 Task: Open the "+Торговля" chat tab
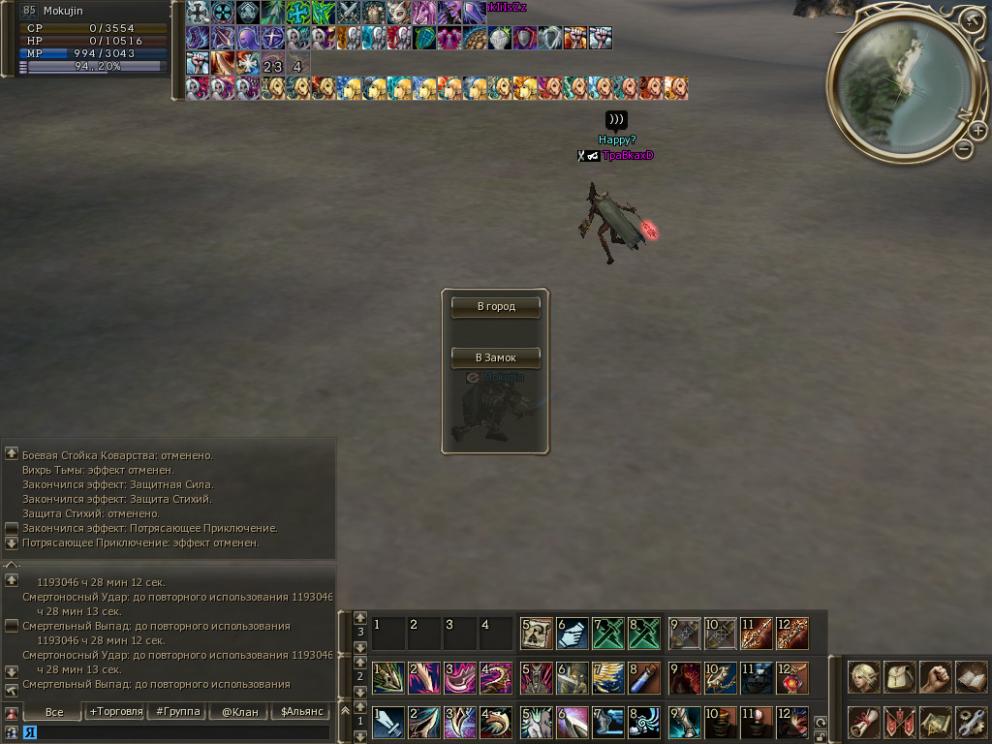coord(115,712)
